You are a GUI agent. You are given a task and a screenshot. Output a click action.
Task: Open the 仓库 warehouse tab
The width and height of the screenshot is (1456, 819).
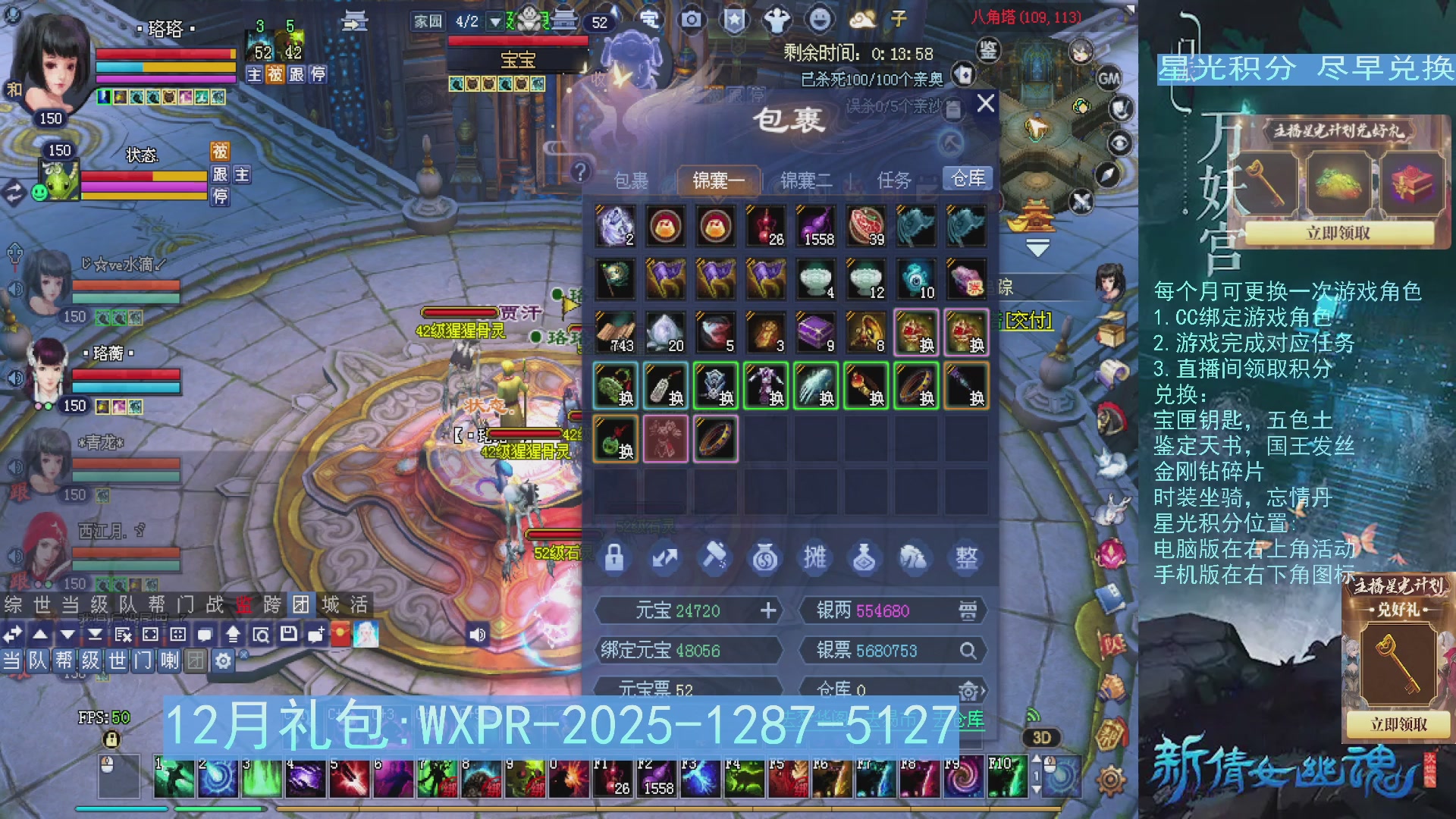tap(968, 178)
